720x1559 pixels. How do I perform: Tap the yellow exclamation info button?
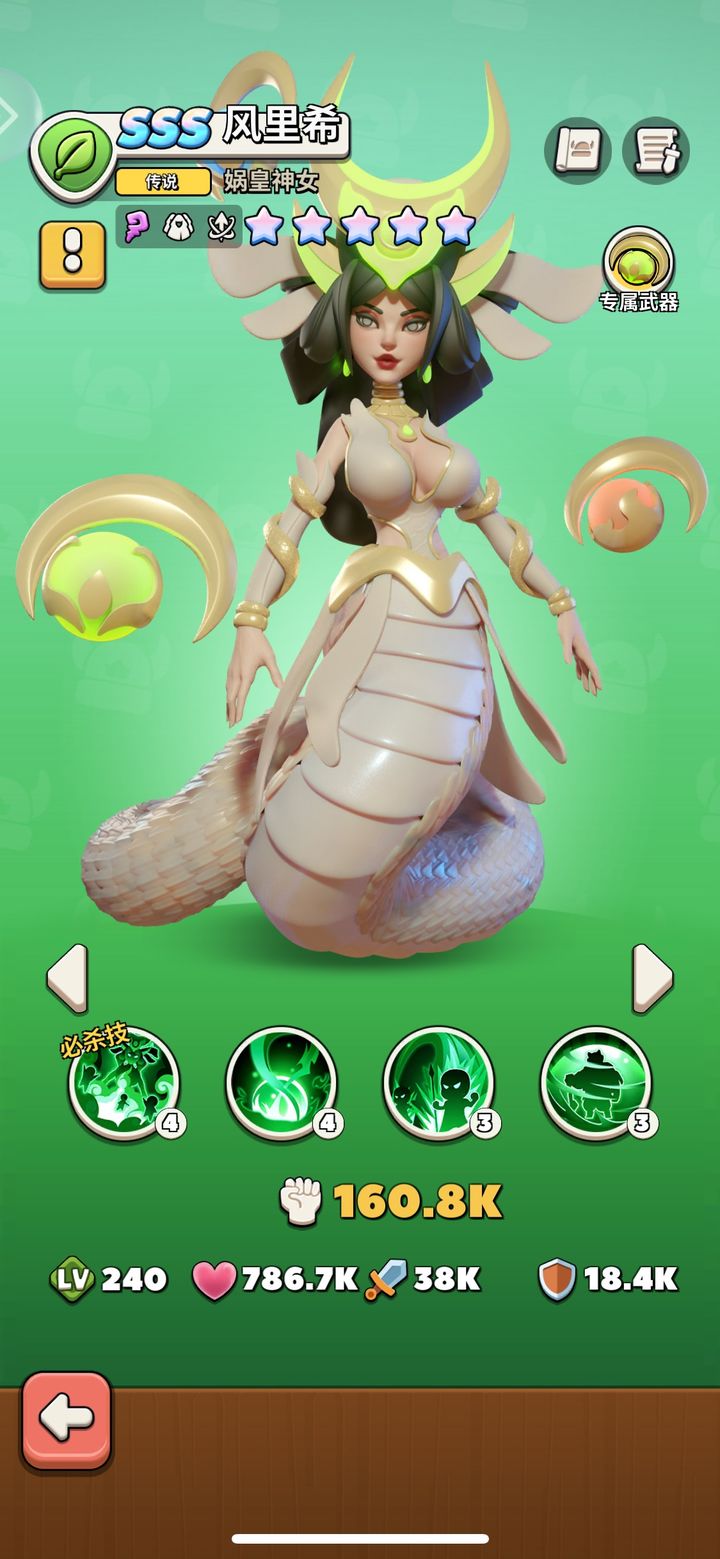click(x=72, y=254)
